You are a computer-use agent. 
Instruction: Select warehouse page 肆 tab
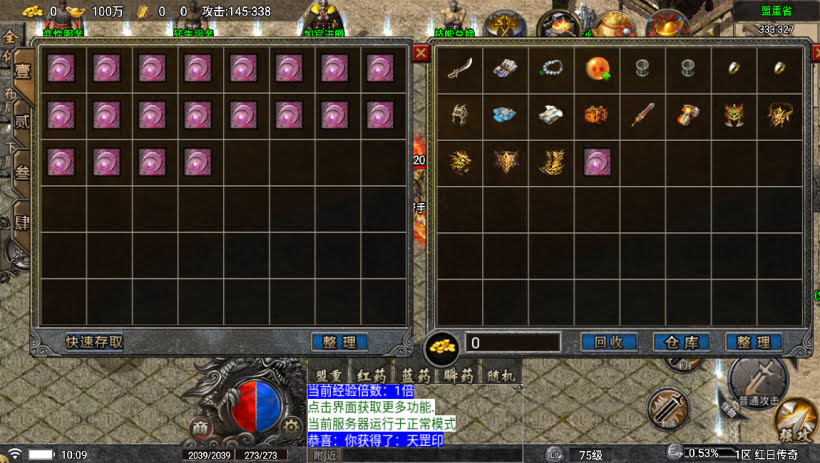[x=21, y=222]
